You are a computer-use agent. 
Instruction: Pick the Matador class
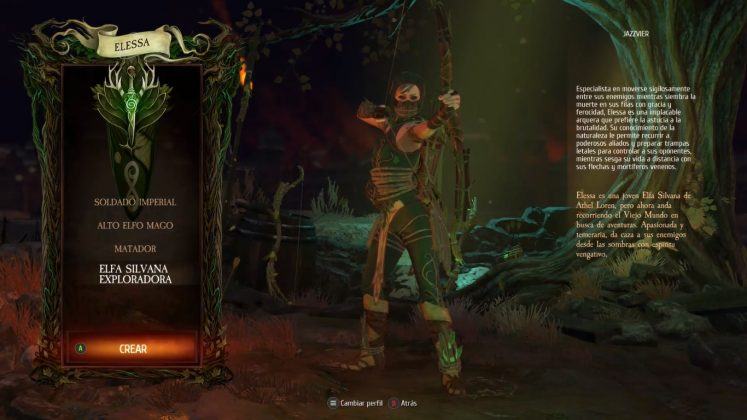click(133, 248)
